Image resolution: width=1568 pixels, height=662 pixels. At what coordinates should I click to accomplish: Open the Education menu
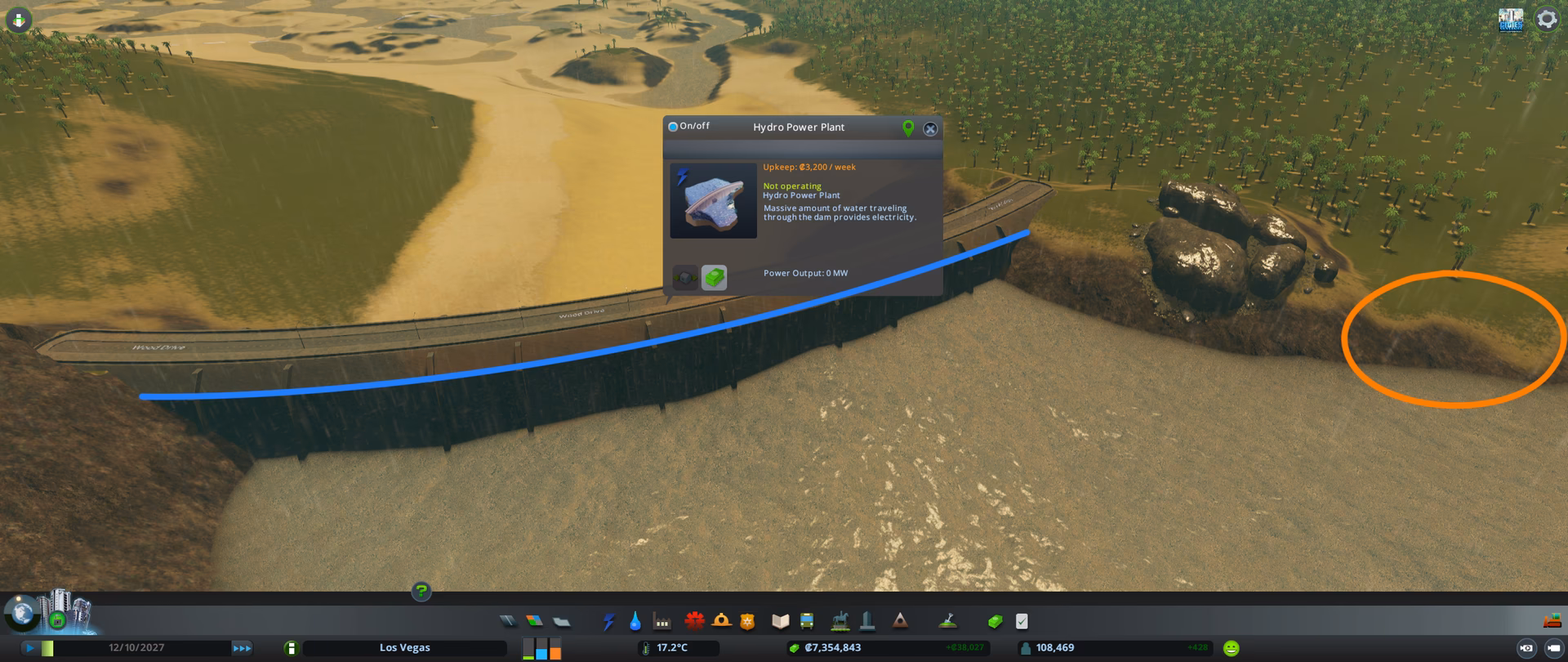pos(782,621)
